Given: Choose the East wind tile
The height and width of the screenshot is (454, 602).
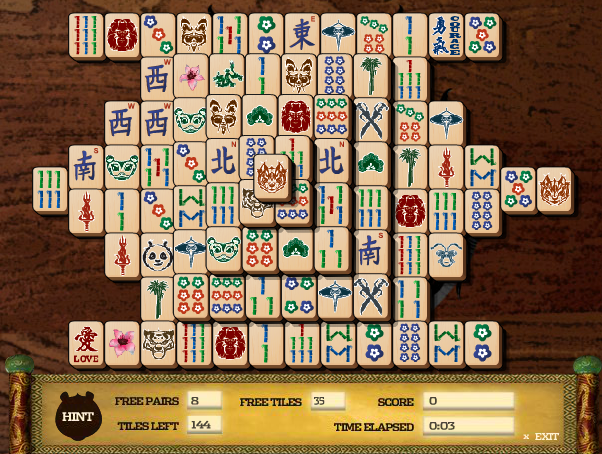Looking at the screenshot, I should point(301,35).
